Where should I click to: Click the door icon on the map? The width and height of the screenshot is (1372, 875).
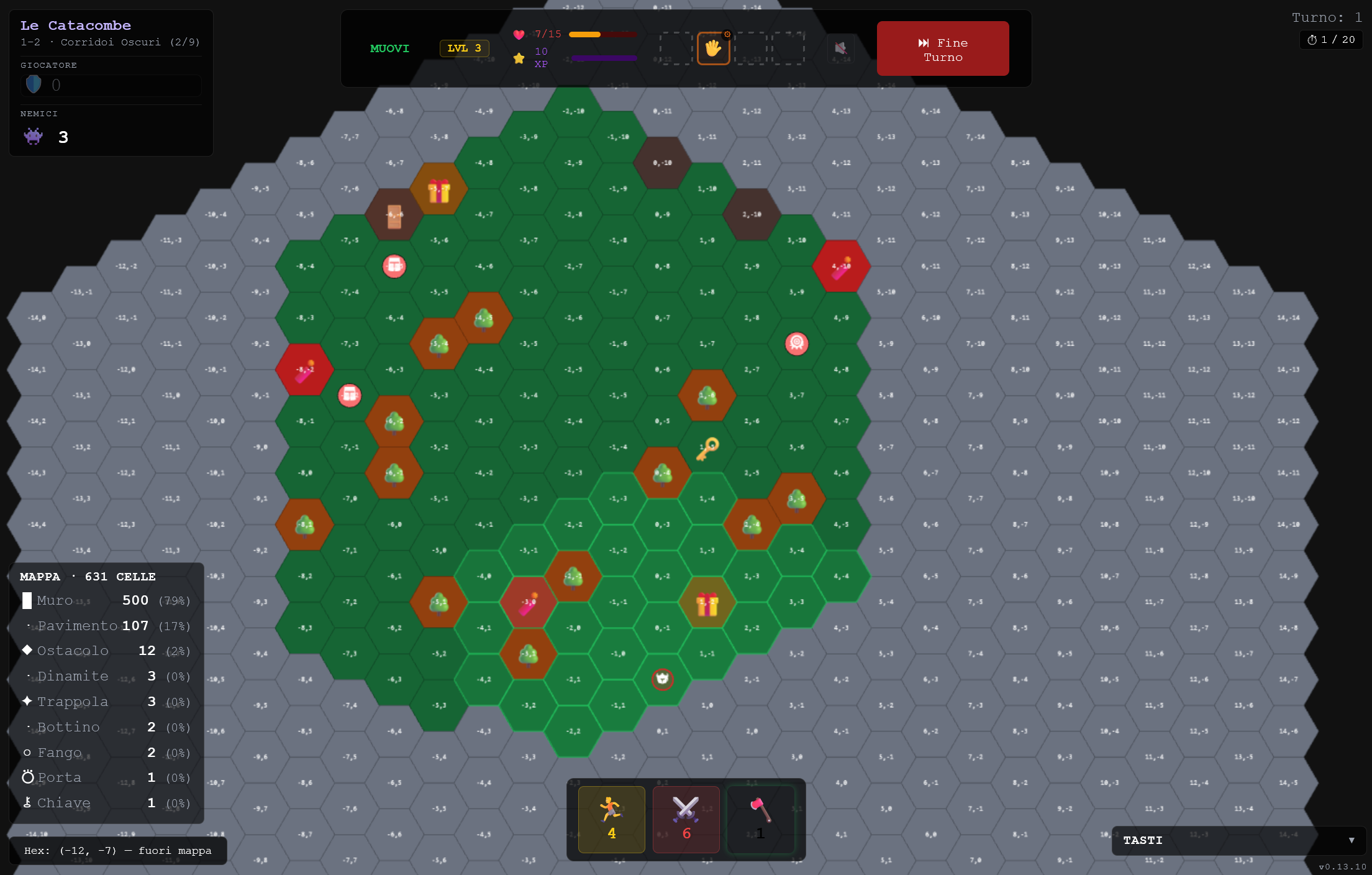coord(394,216)
